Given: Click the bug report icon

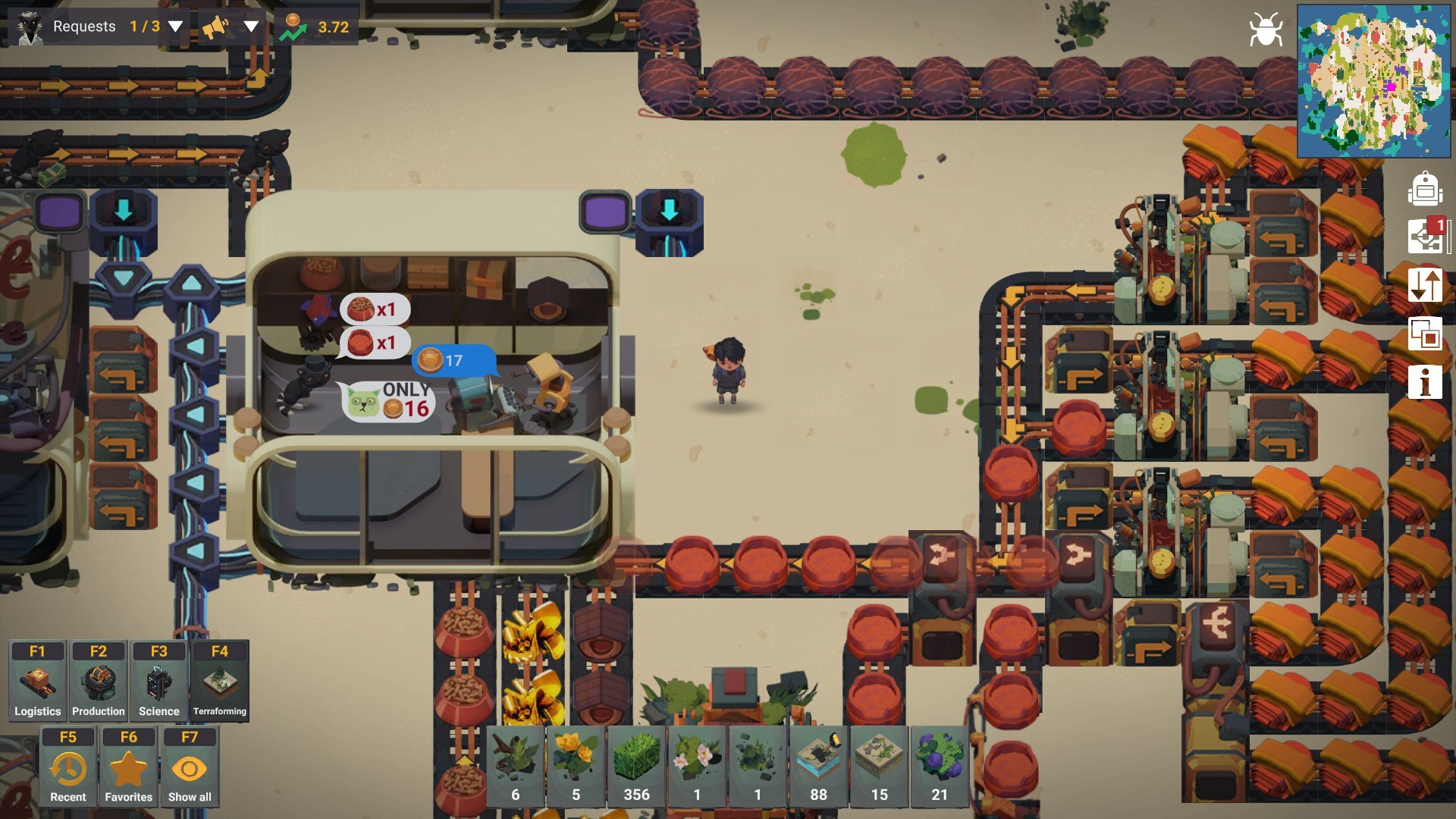Looking at the screenshot, I should tap(1265, 30).
